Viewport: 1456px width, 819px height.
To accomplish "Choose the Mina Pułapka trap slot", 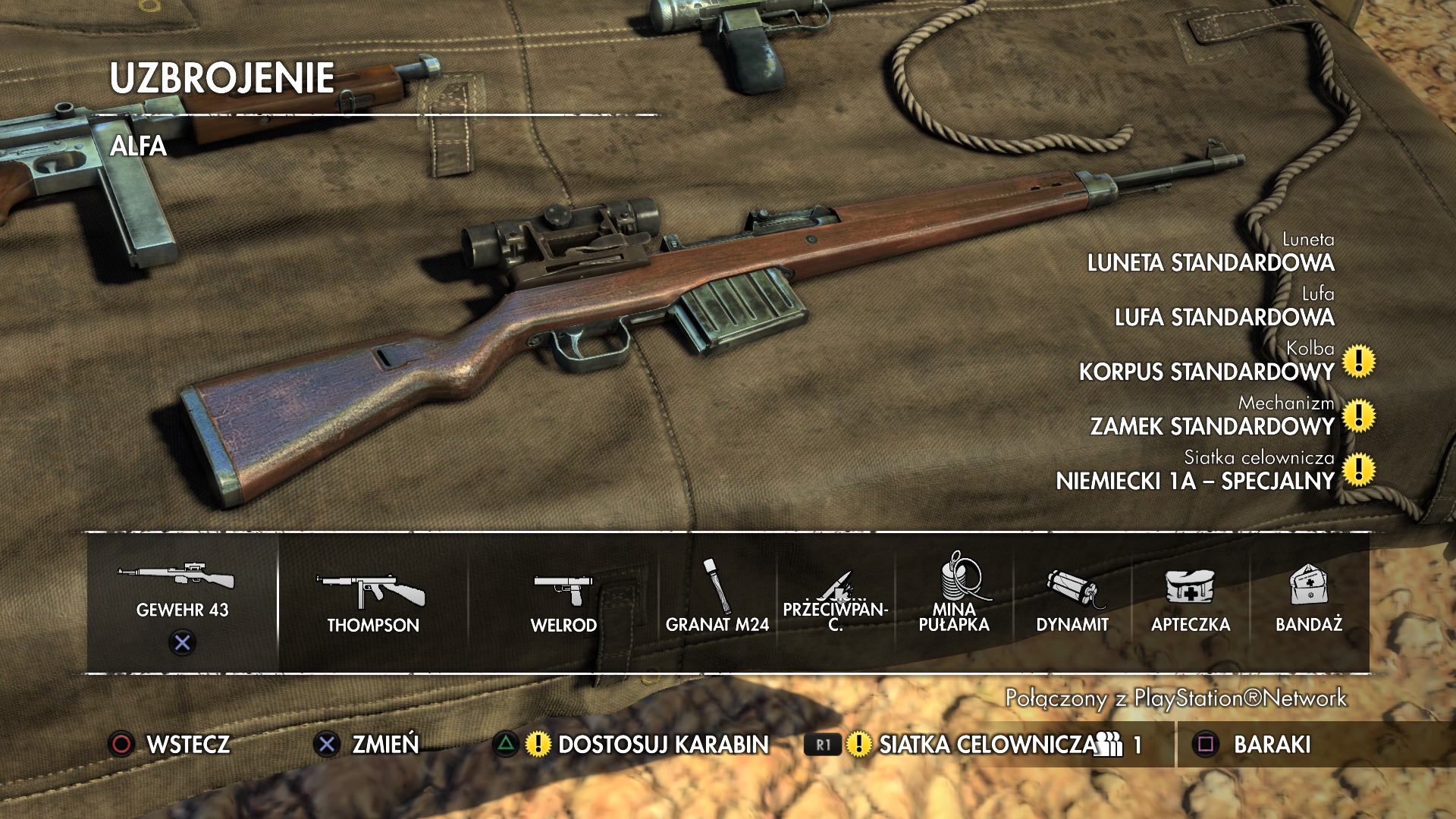I will pyautogui.click(x=954, y=603).
